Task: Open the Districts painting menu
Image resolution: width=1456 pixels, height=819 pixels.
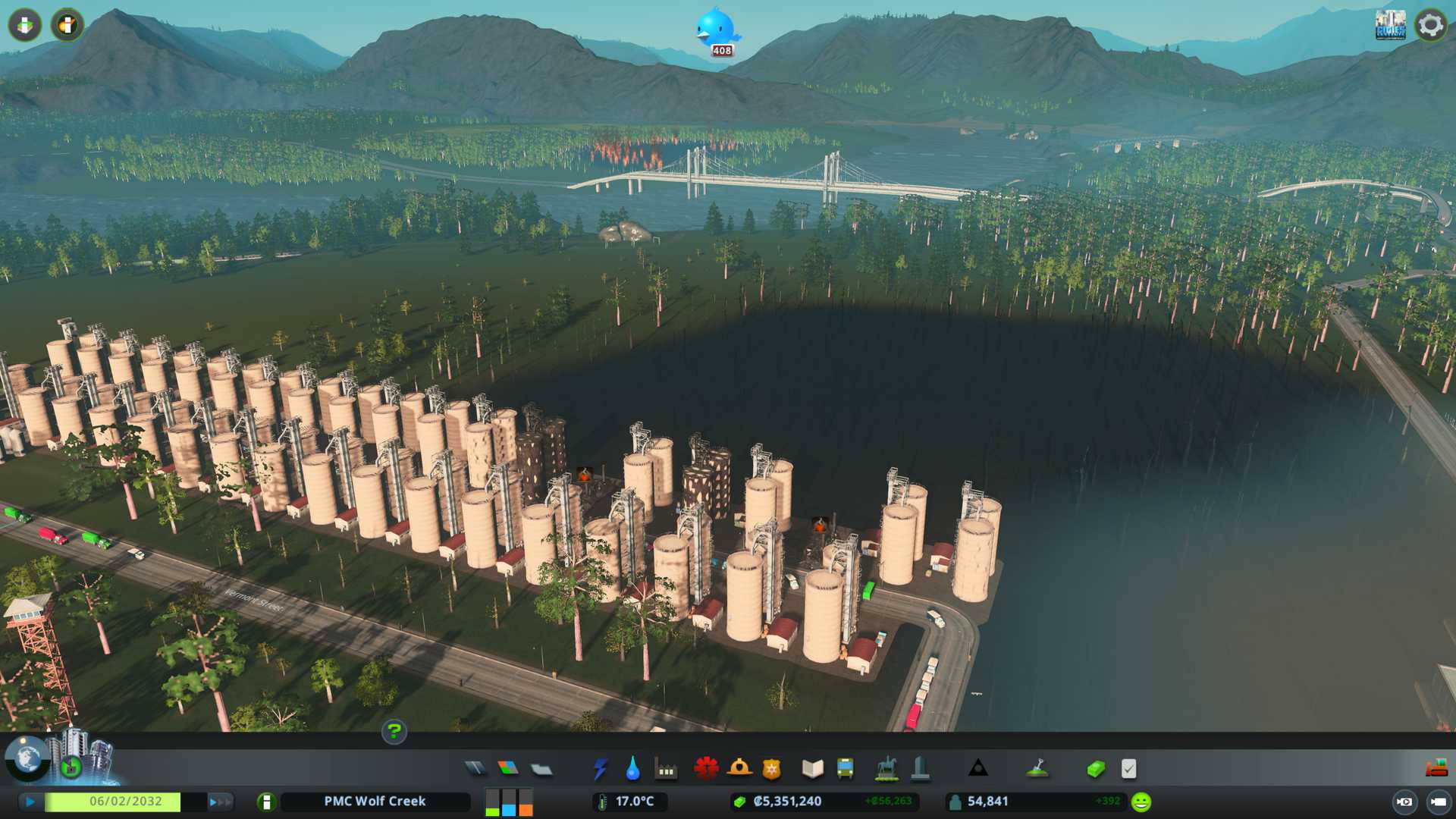Action: tap(541, 770)
